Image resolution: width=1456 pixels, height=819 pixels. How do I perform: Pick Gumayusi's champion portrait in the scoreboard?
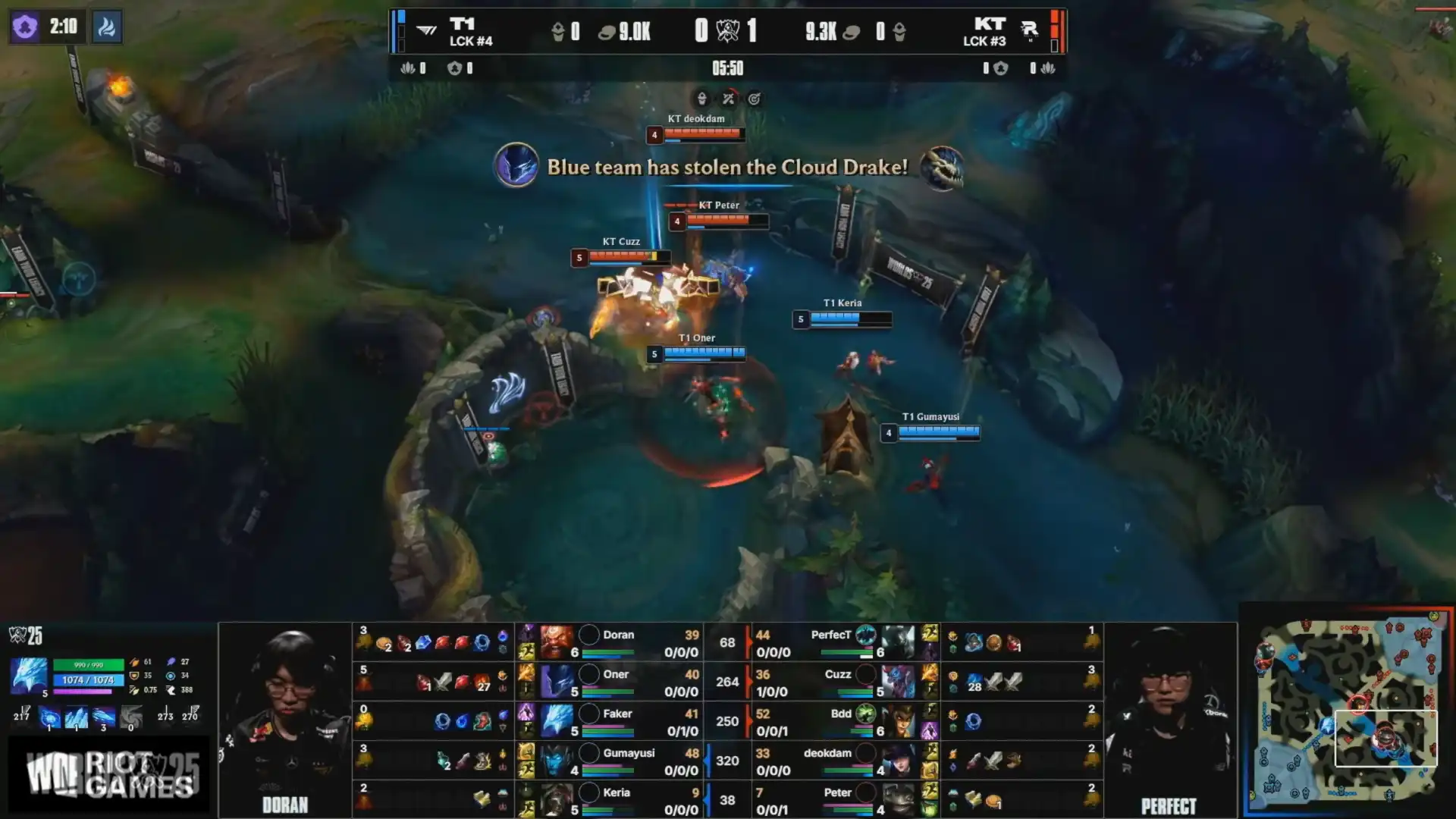557,761
